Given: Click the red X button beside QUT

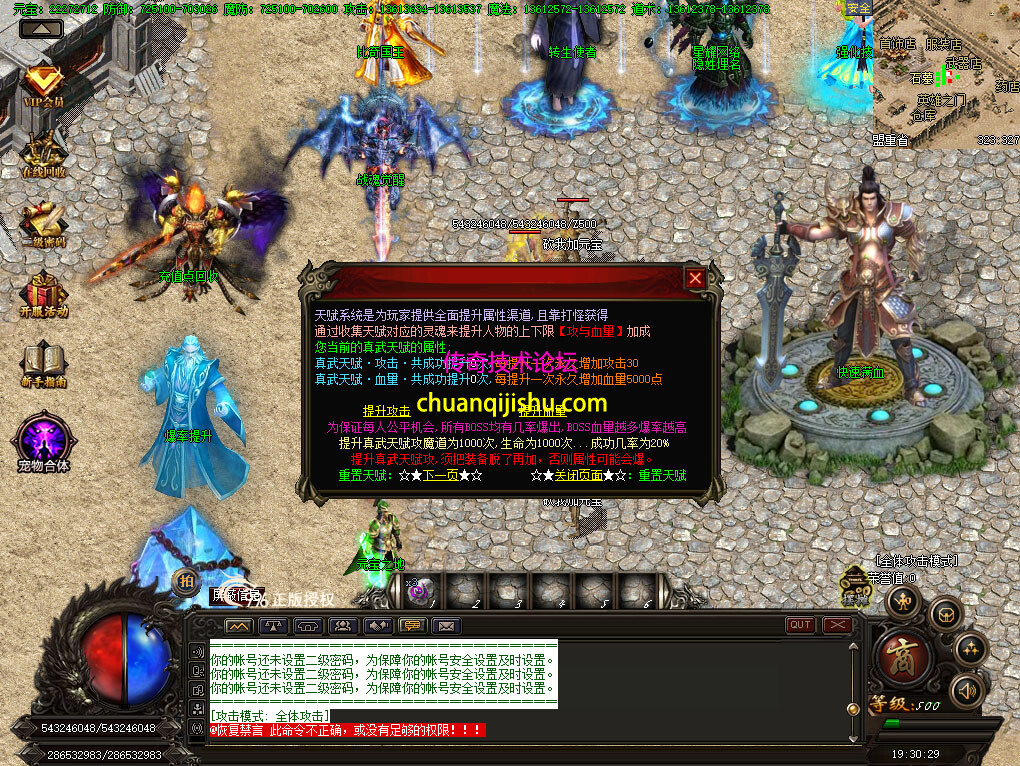Looking at the screenshot, I should [836, 625].
